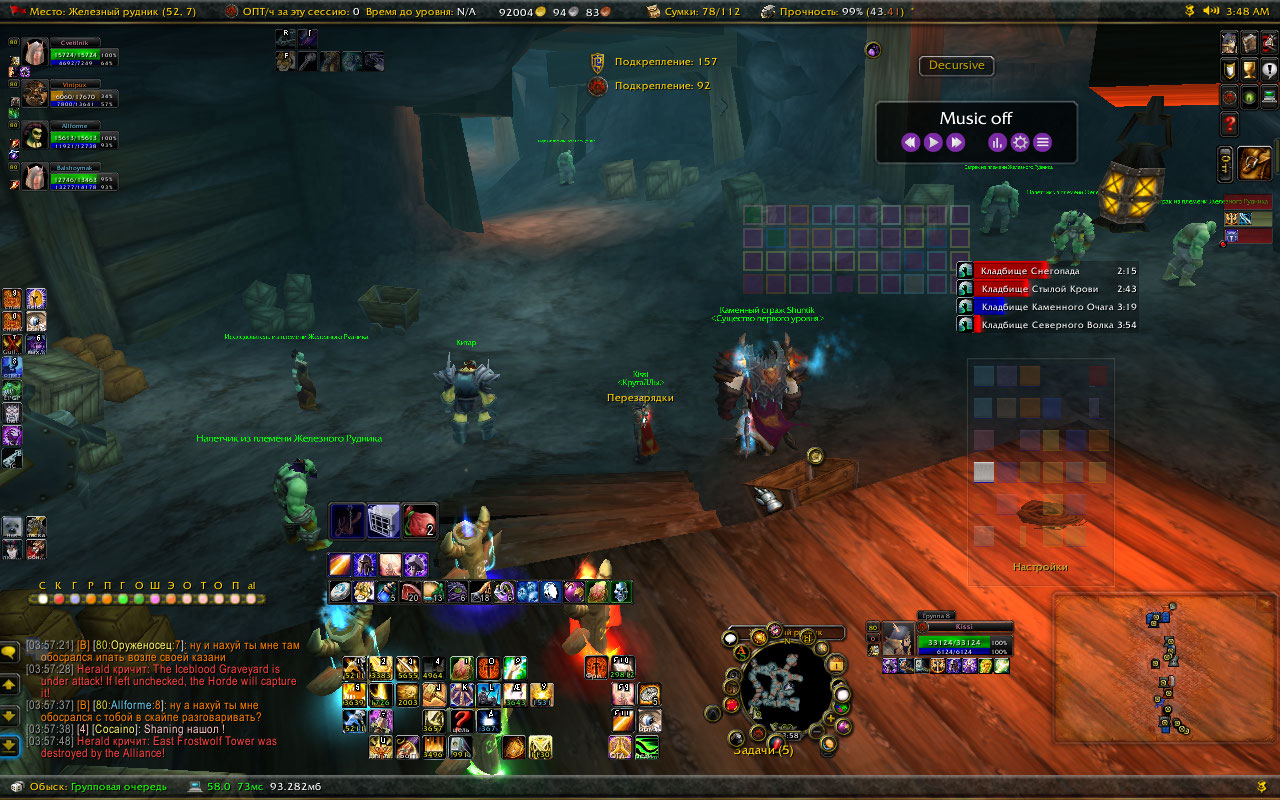The height and width of the screenshot is (800, 1280).
Task: Open the music player equalizer bars button
Action: 996,143
